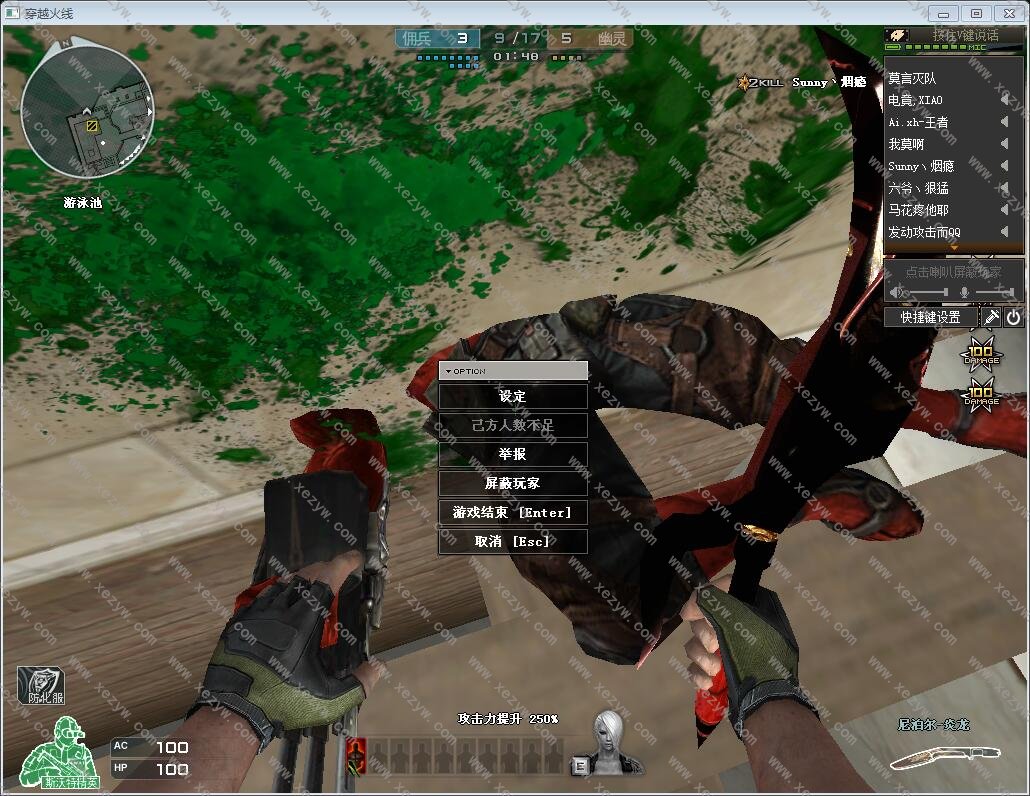The height and width of the screenshot is (796, 1030).
Task: Select the 屏蔽玩家 block player option
Action: click(x=512, y=483)
